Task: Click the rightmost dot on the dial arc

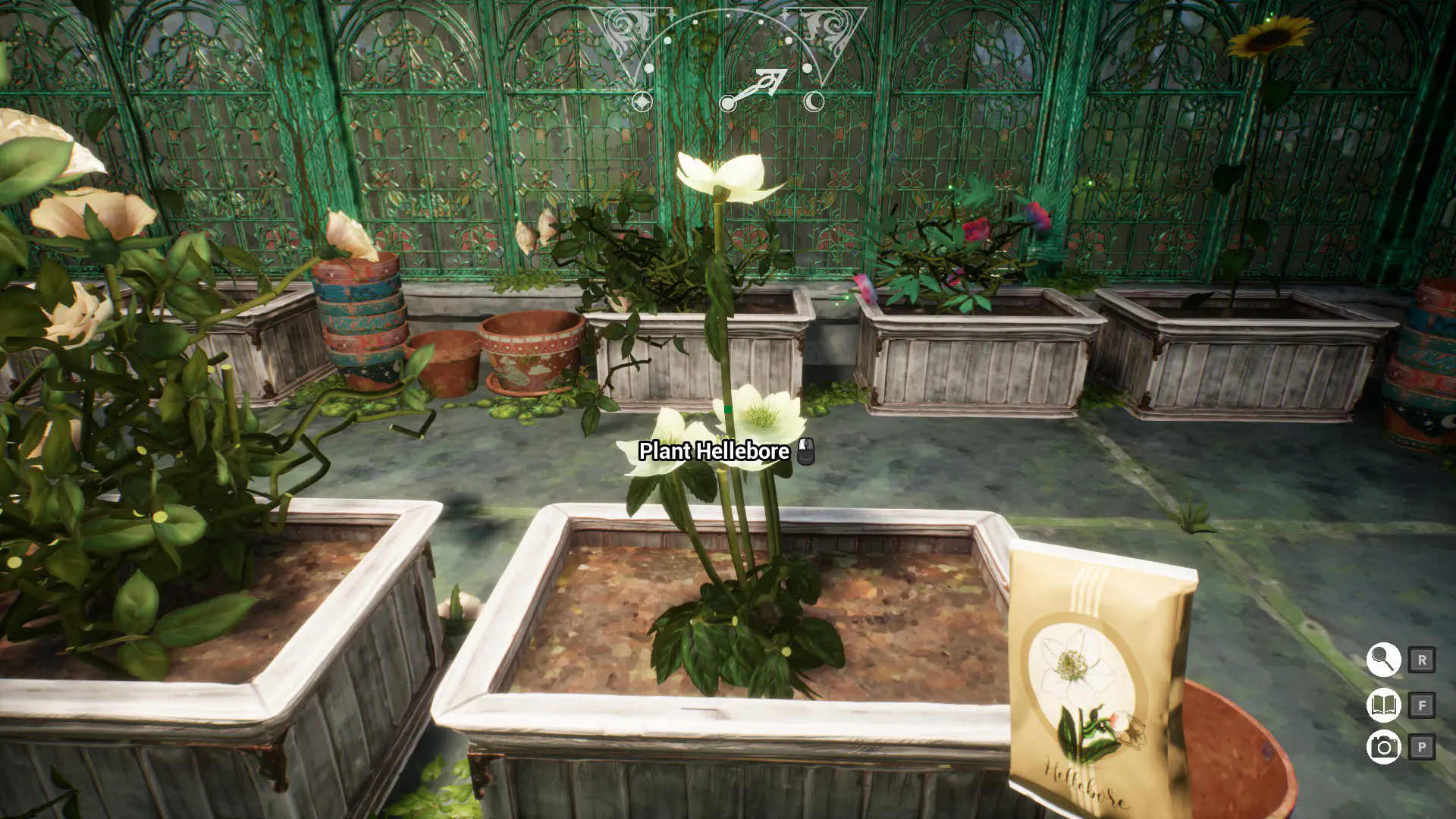Action: point(807,69)
